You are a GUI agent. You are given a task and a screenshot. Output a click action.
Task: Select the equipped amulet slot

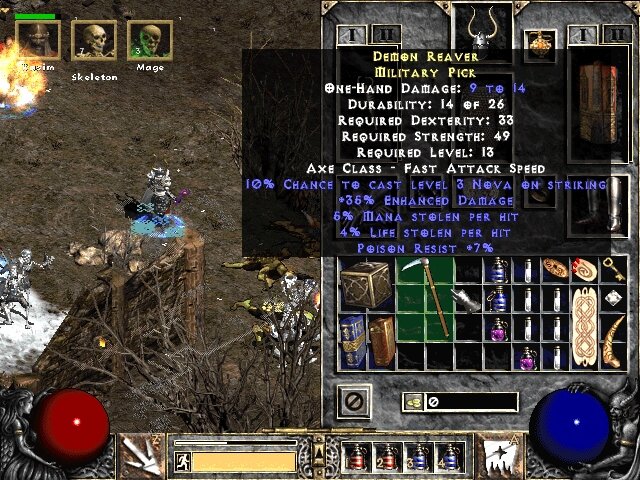[x=542, y=42]
